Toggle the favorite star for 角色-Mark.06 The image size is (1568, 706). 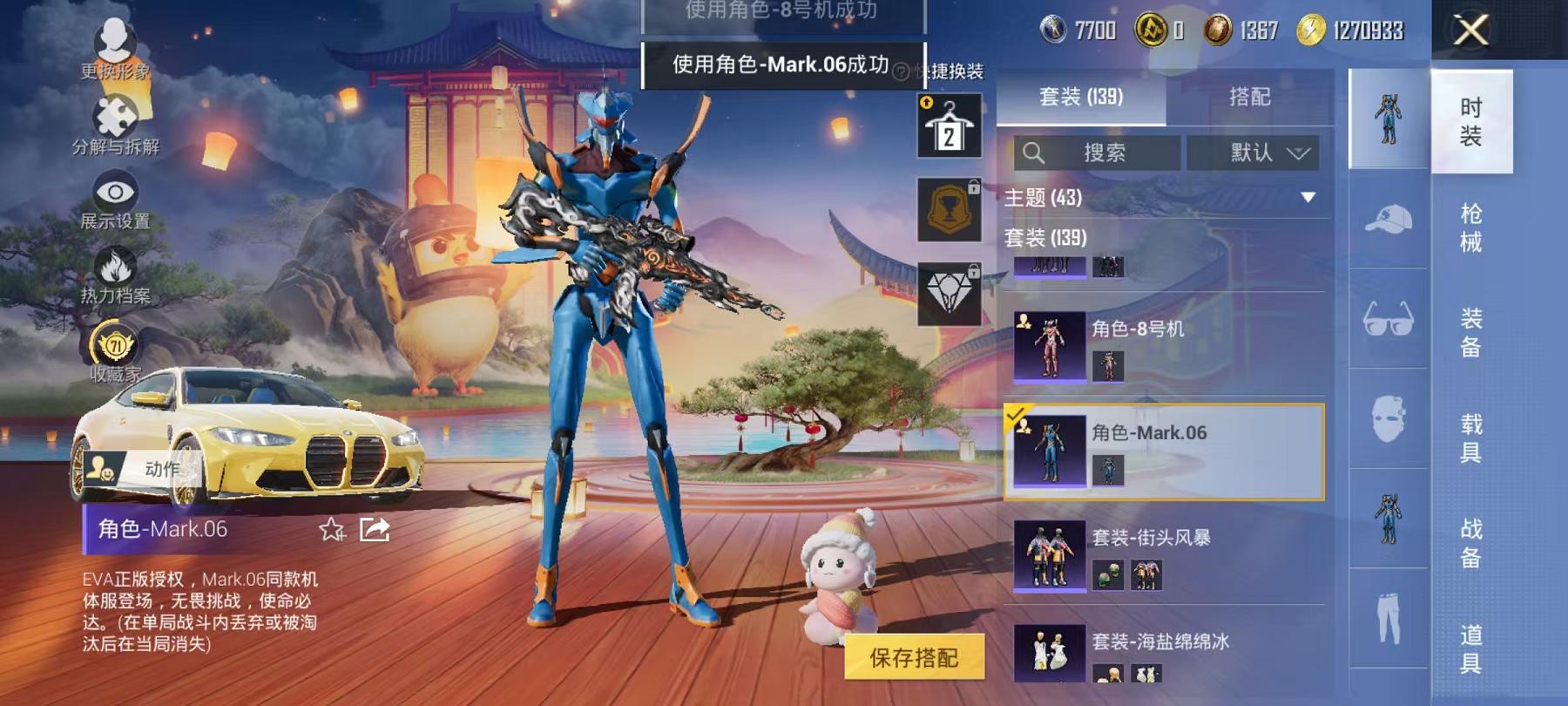point(331,529)
